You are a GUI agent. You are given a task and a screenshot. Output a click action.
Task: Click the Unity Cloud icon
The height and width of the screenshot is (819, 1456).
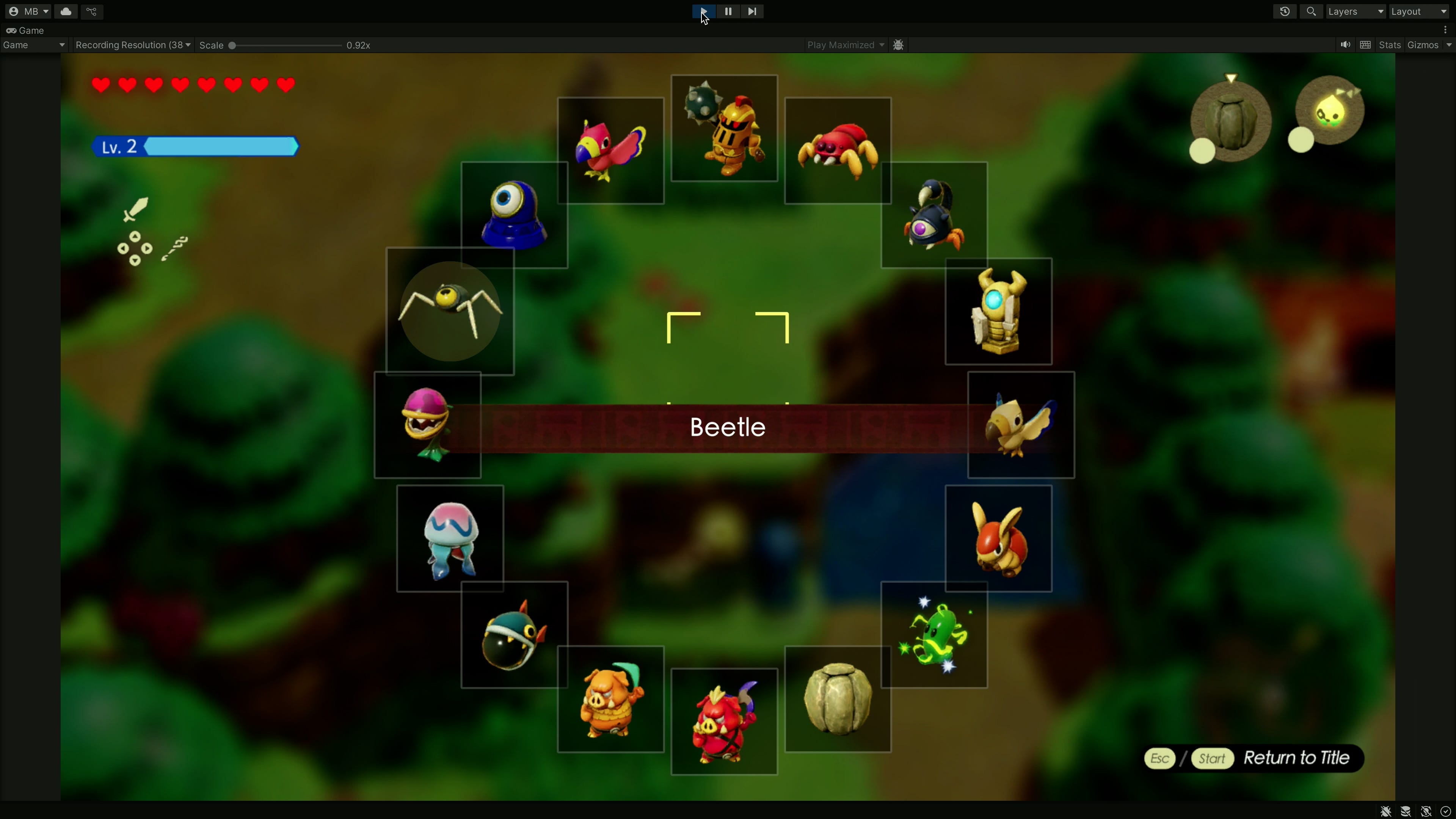pos(66,11)
